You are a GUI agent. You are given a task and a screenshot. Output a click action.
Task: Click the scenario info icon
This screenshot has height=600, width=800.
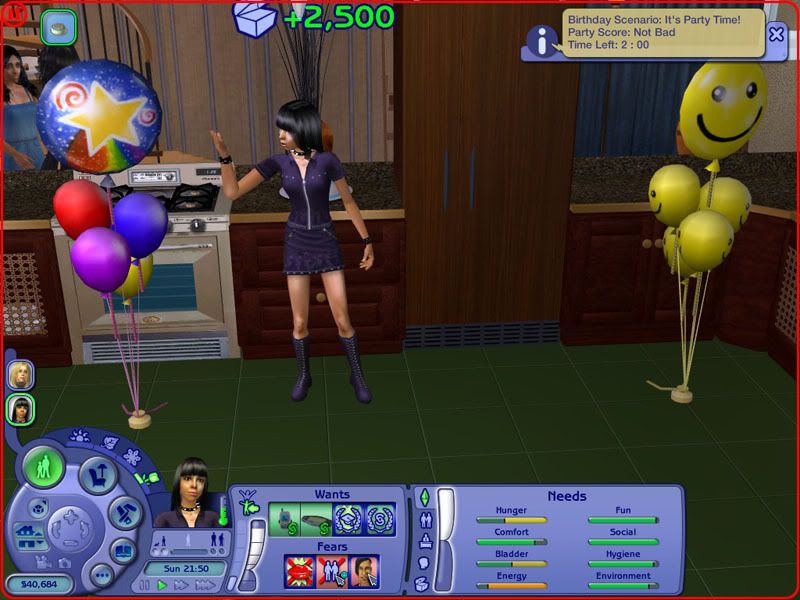pyautogui.click(x=542, y=42)
